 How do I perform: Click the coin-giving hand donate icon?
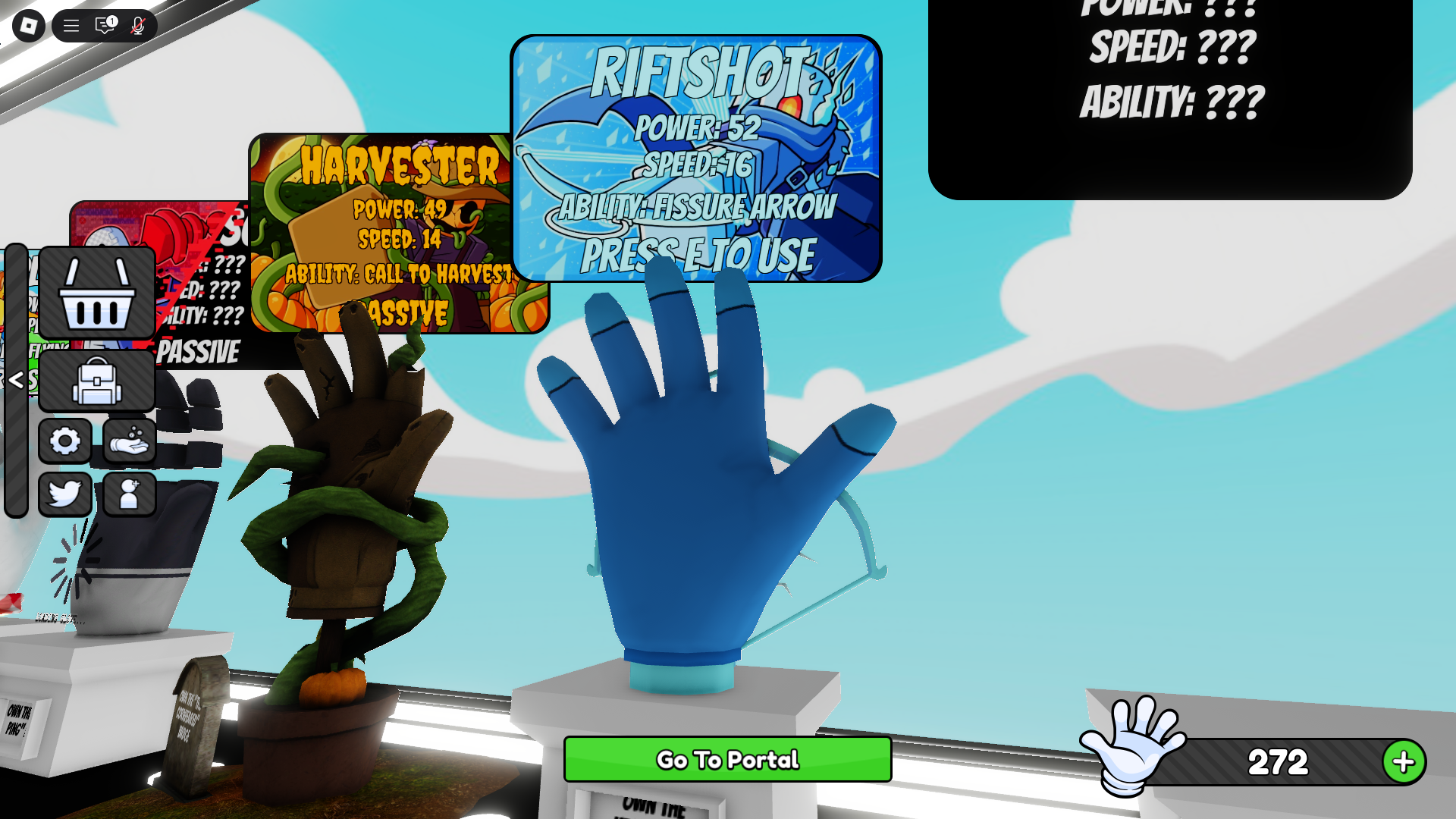129,442
